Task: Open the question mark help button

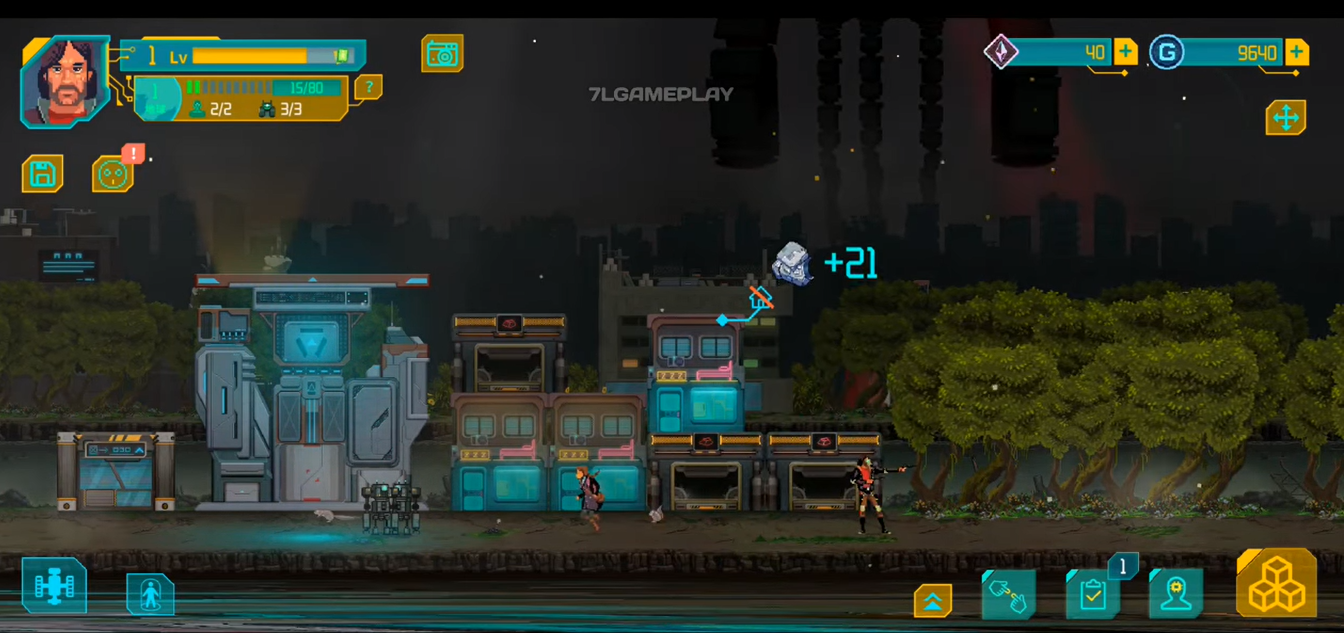Action: [368, 88]
